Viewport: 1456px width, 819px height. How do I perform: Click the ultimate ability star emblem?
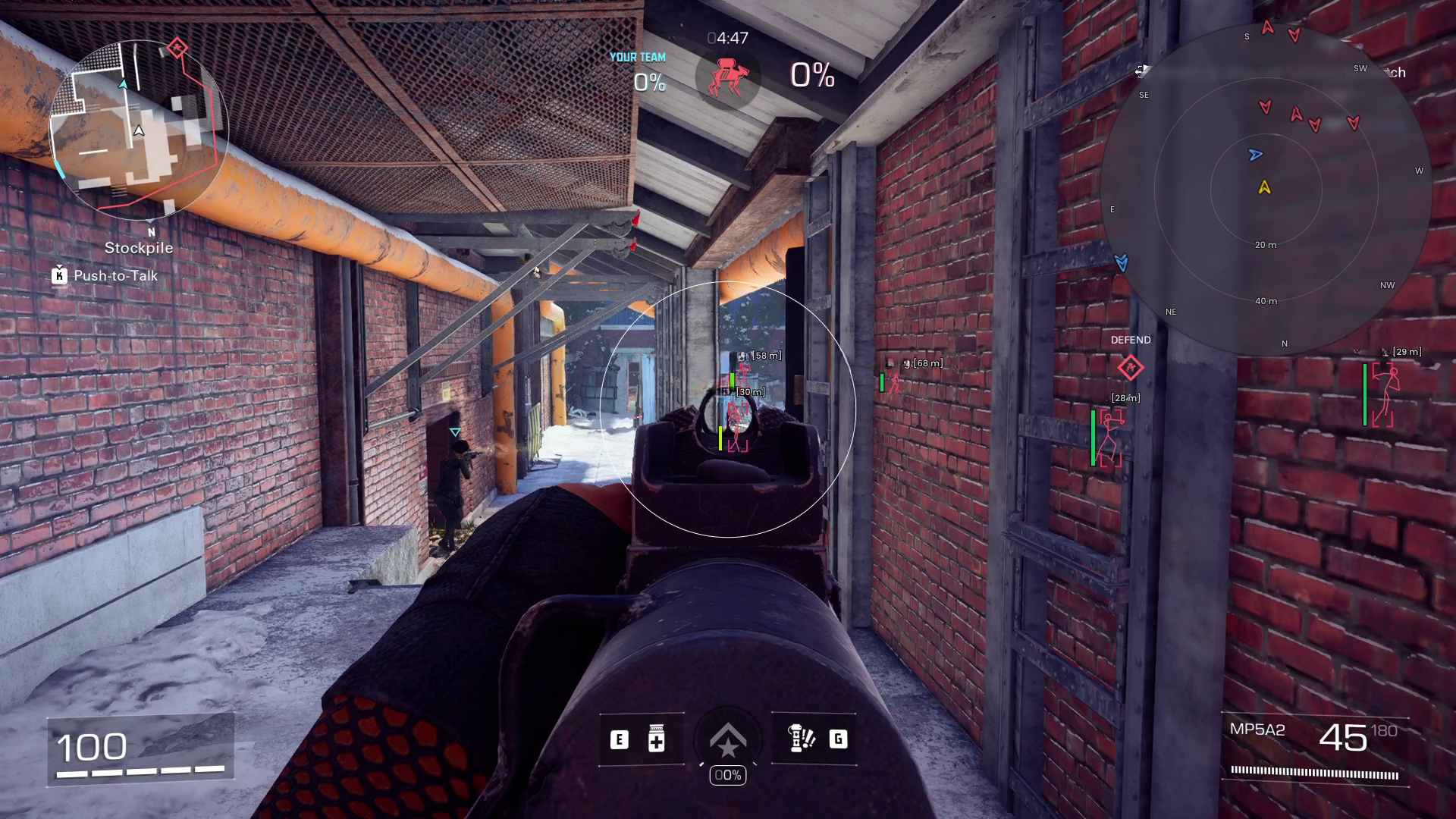coord(728,740)
